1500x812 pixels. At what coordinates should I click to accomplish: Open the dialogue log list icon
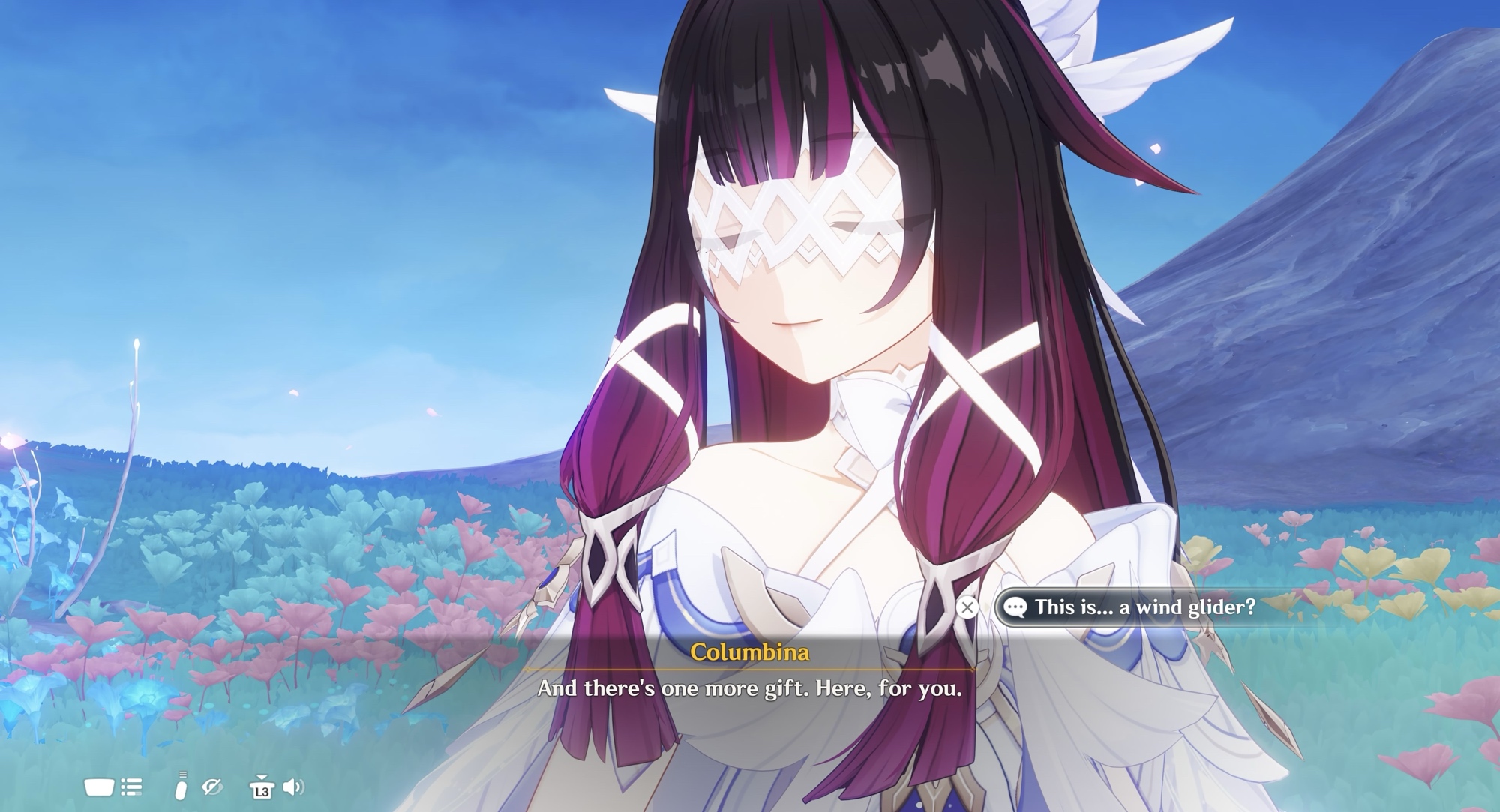[132, 787]
